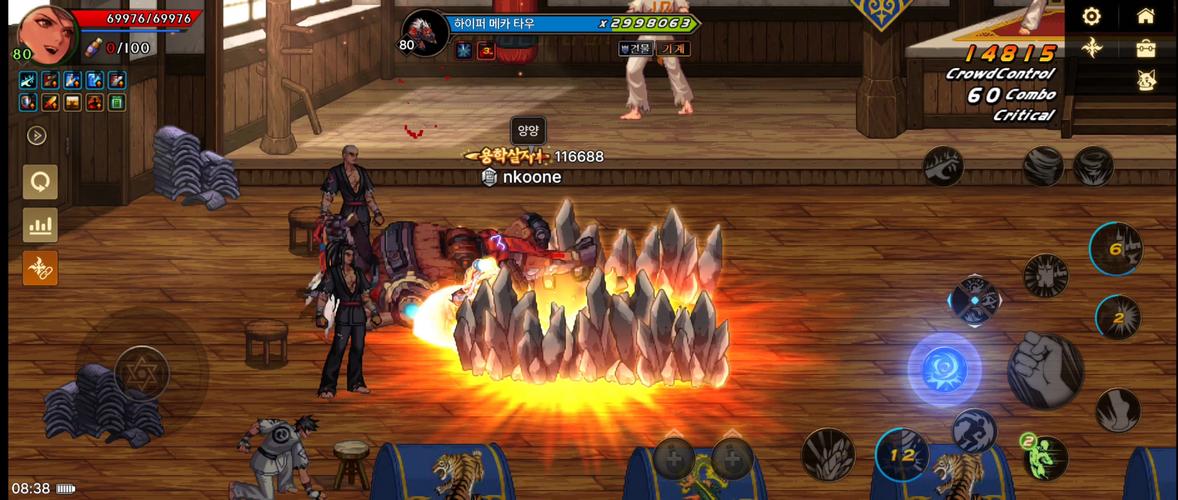Open the bar chart statistics button

41,225
